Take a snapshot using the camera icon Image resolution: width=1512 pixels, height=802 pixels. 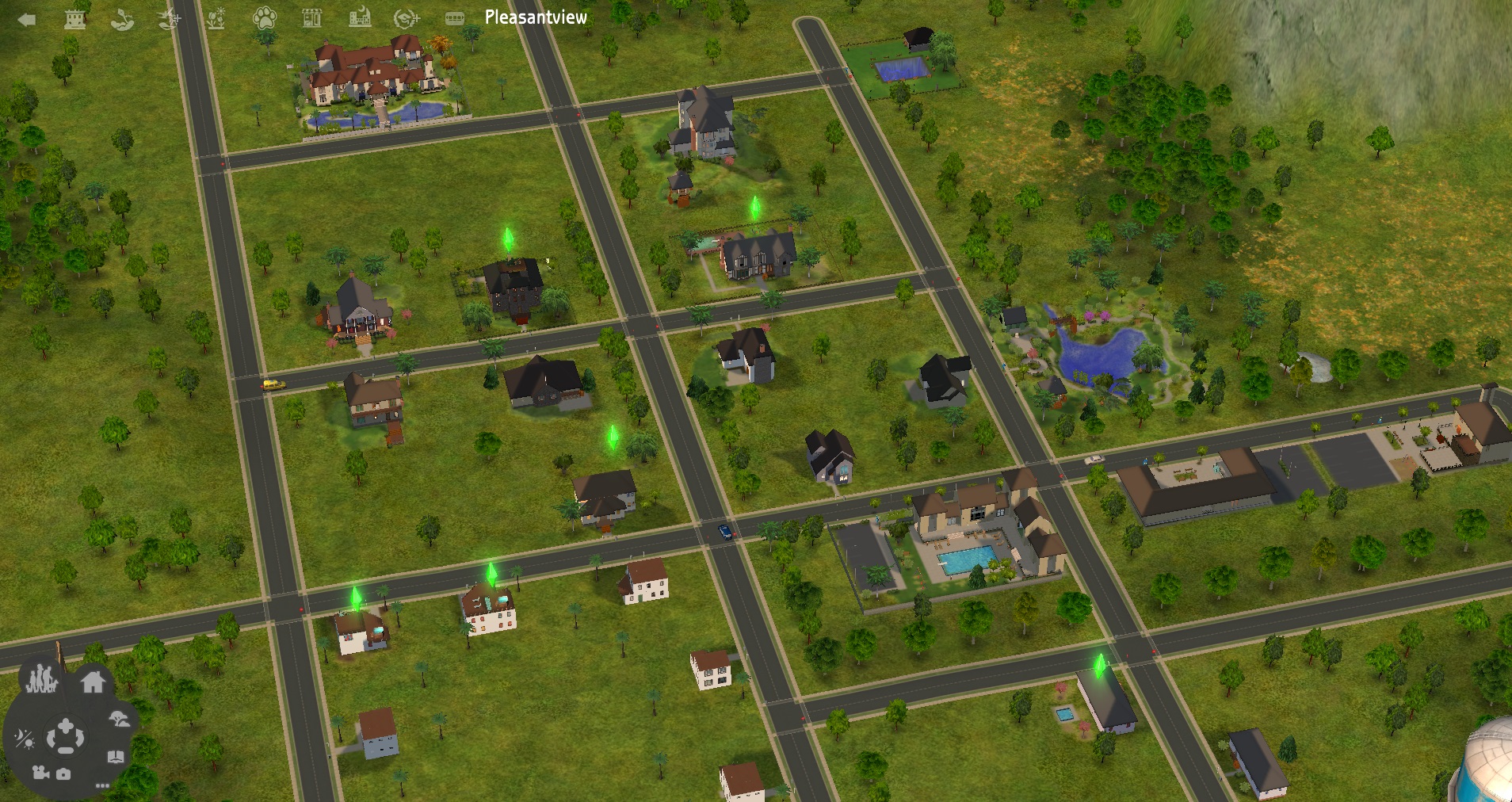click(x=63, y=774)
